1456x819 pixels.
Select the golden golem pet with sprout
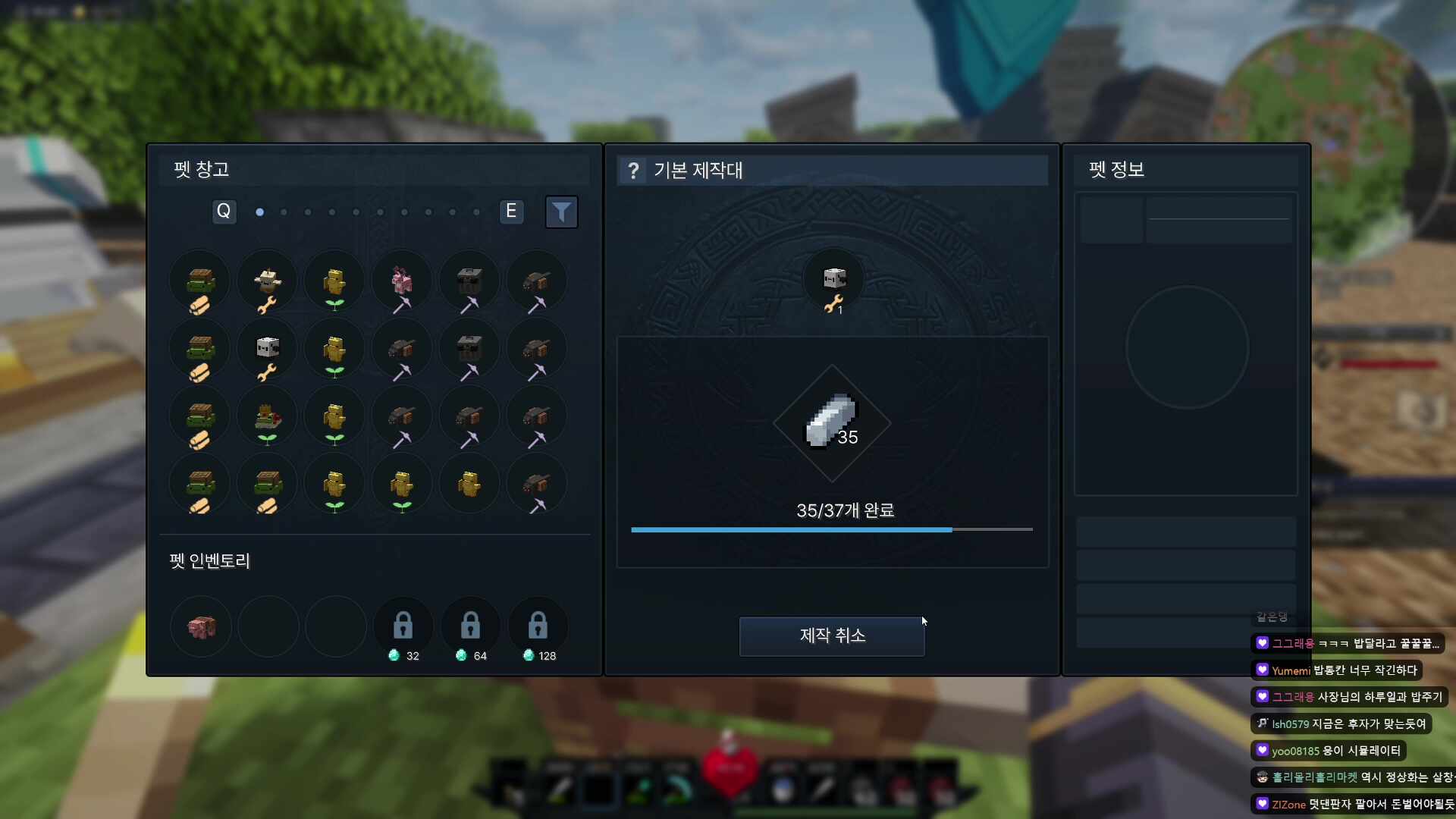point(334,281)
